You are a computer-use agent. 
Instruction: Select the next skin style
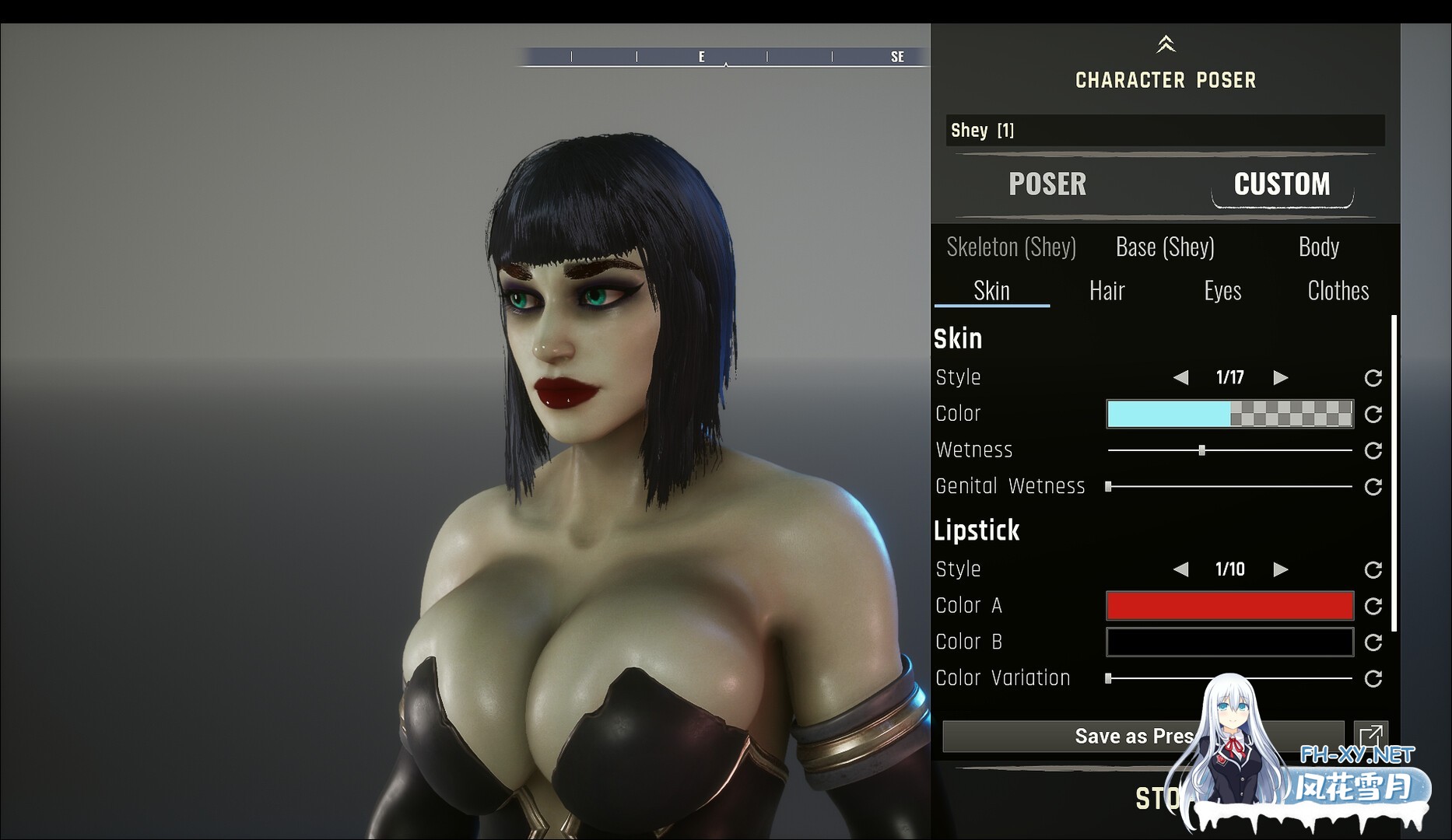click(1280, 378)
